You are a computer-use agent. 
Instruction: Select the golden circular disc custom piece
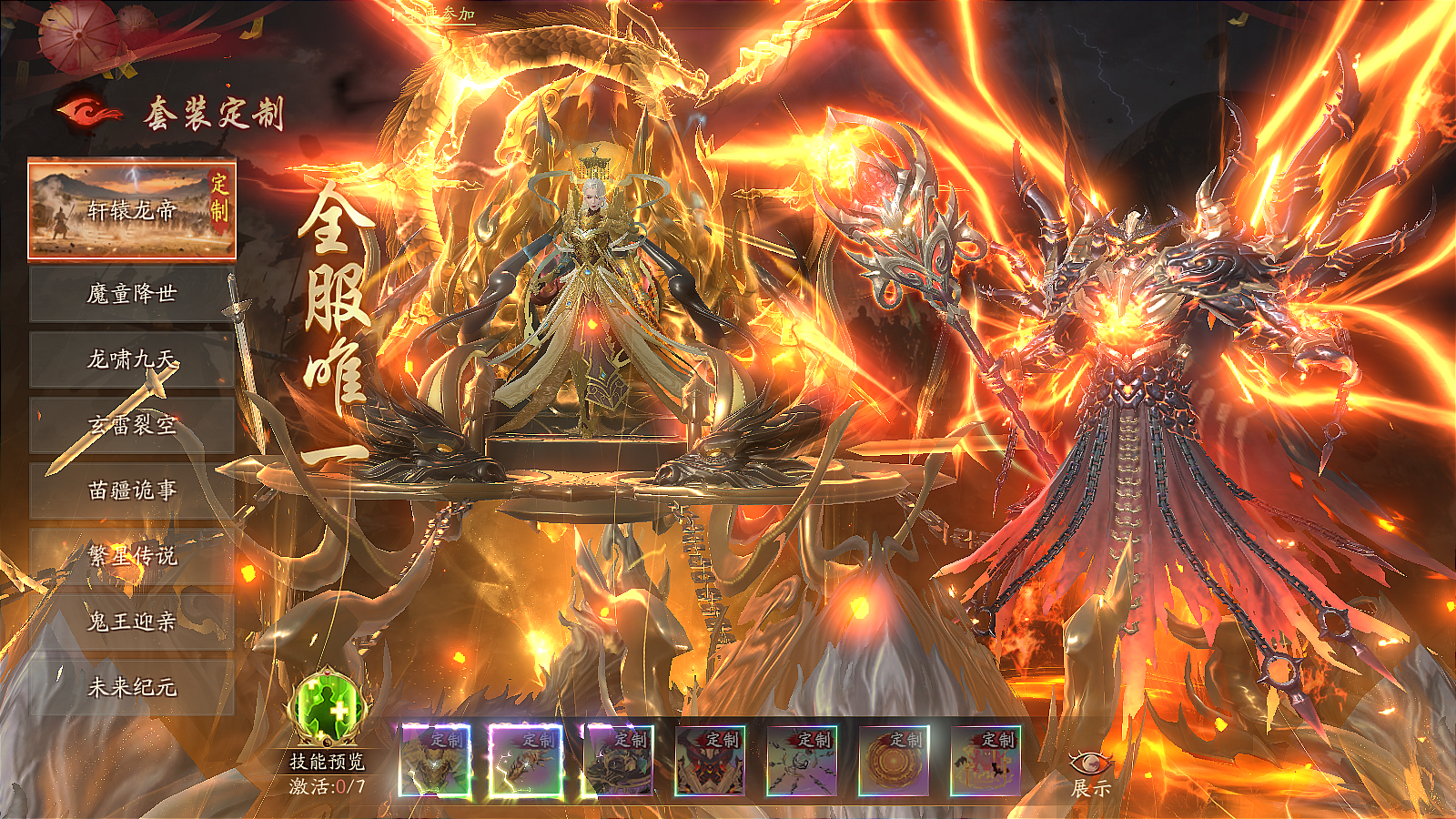894,761
